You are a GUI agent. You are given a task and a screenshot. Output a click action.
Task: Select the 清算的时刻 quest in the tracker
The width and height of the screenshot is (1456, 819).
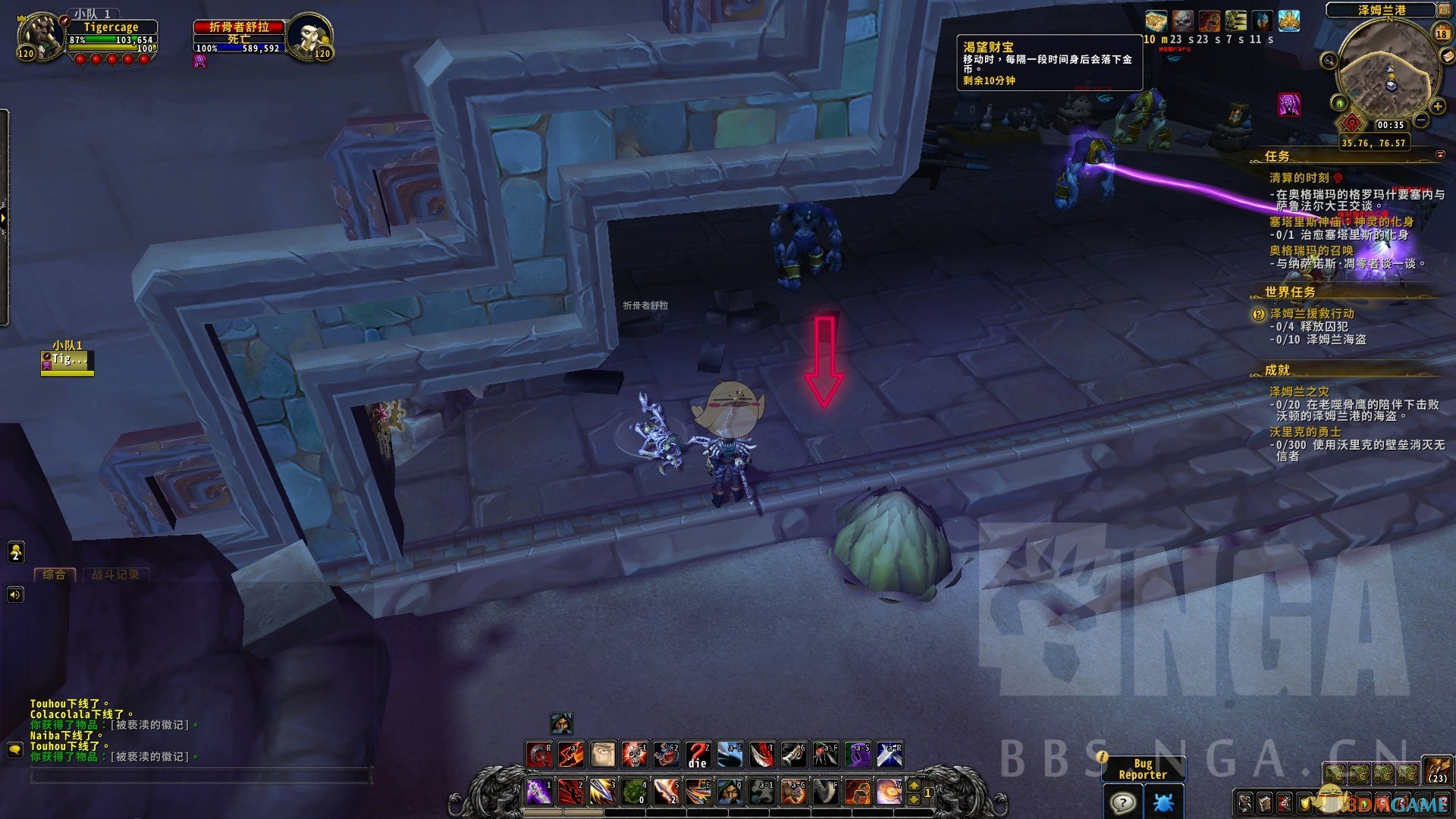point(1299,177)
